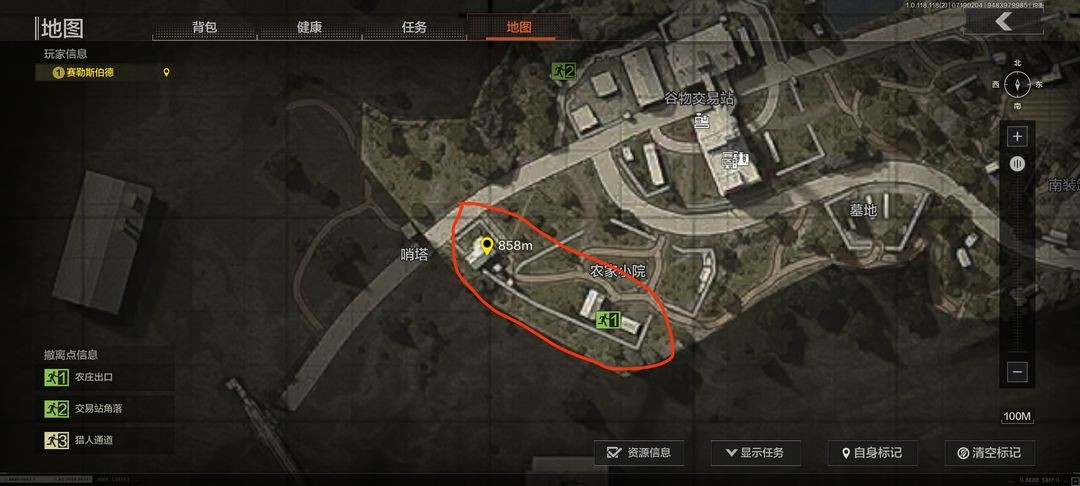Click the map zoom slider handle

[x=1017, y=164]
